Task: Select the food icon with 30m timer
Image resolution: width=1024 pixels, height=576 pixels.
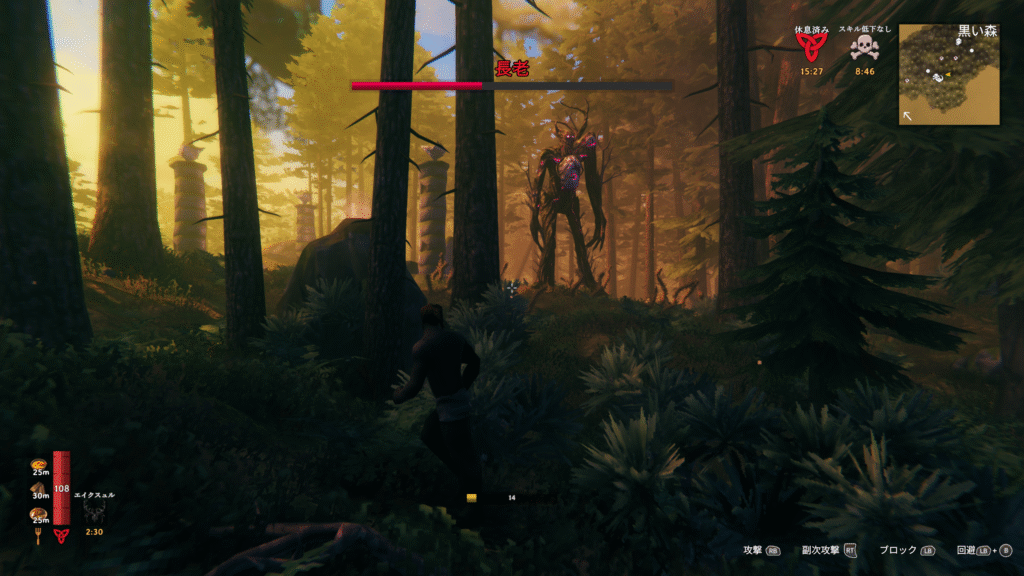Action: click(x=40, y=488)
